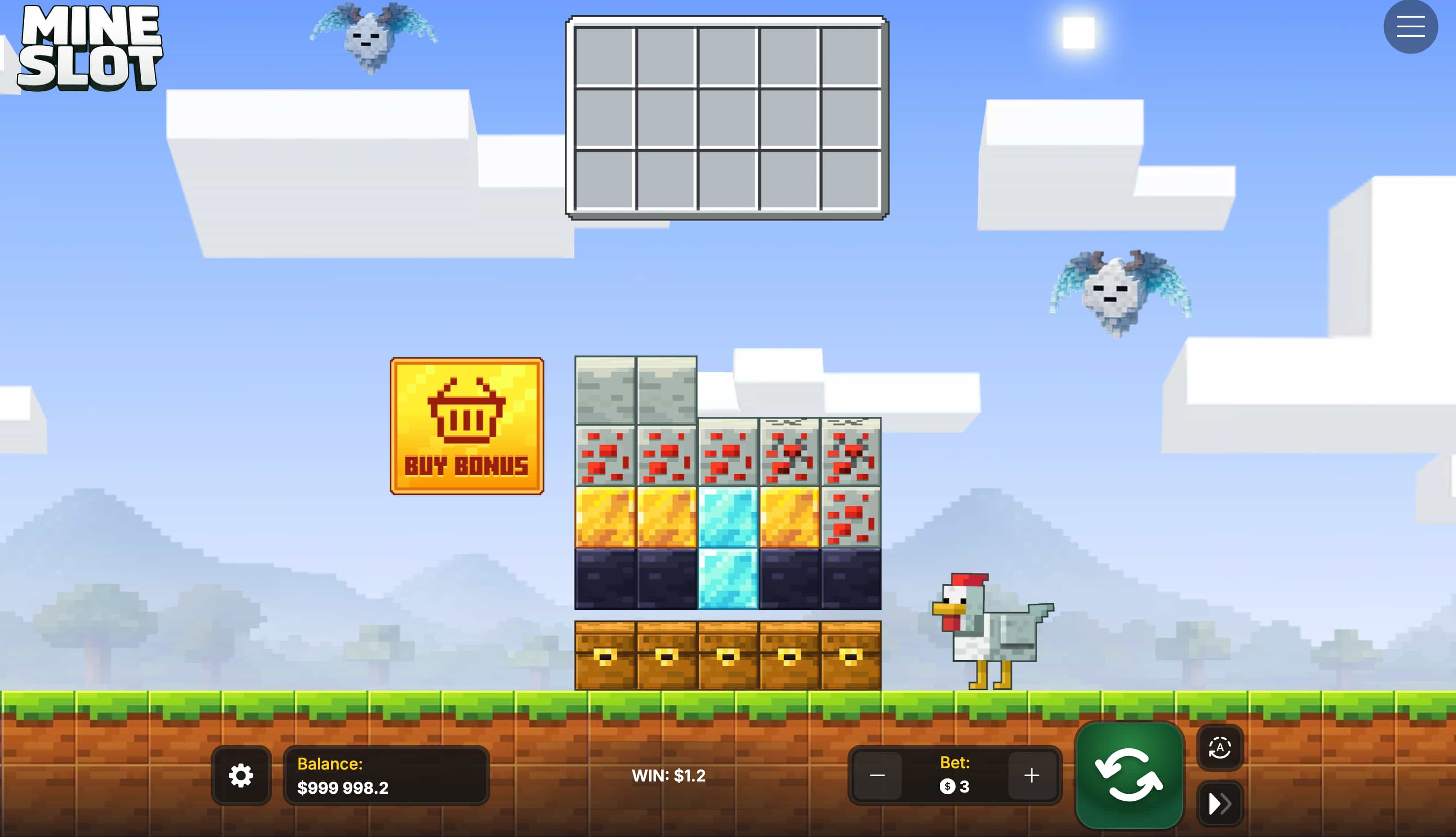The image size is (1456, 837).
Task: Toggle quick play with double arrow button
Action: point(1220,803)
